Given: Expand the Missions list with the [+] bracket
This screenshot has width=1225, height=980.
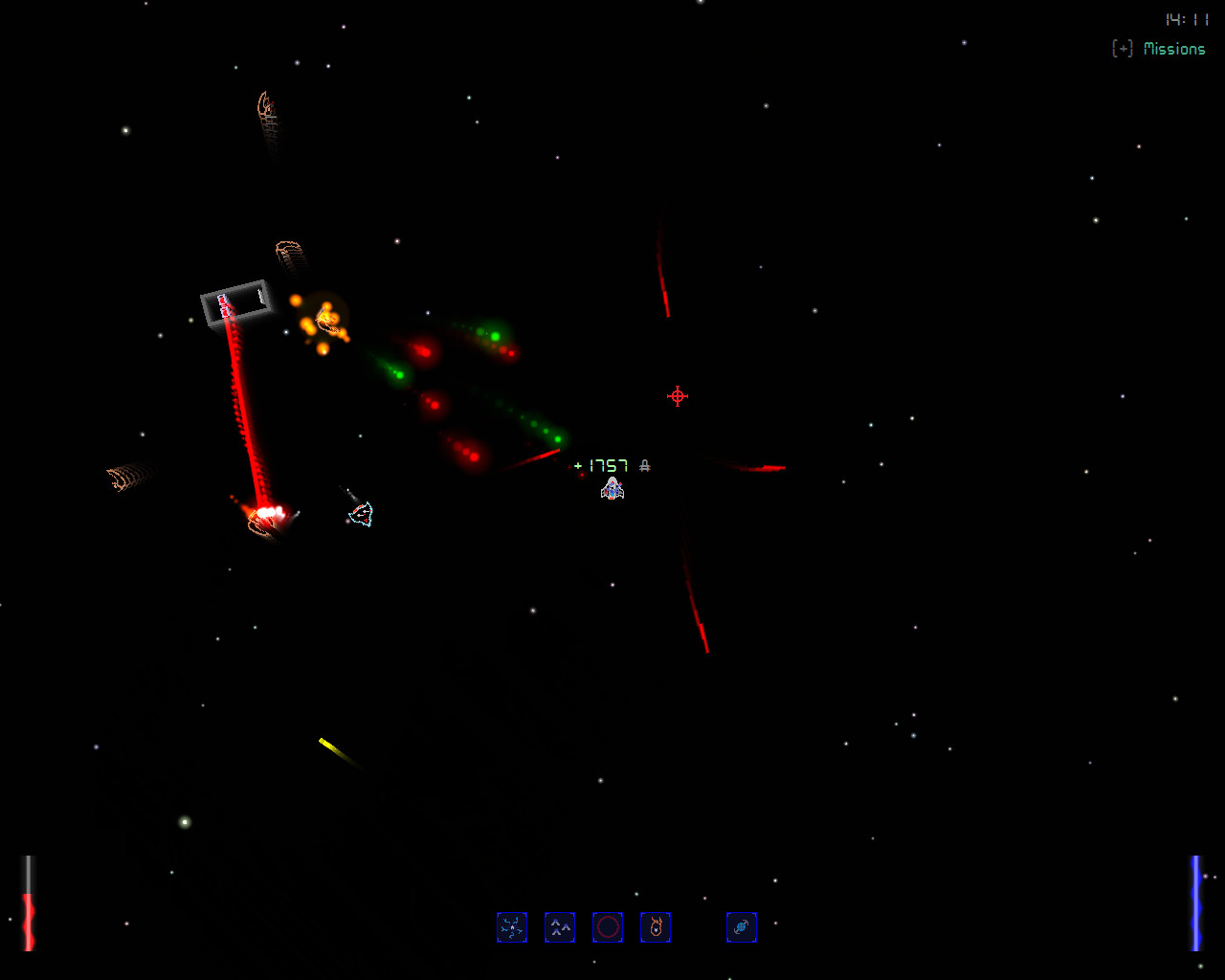Looking at the screenshot, I should click(1122, 48).
